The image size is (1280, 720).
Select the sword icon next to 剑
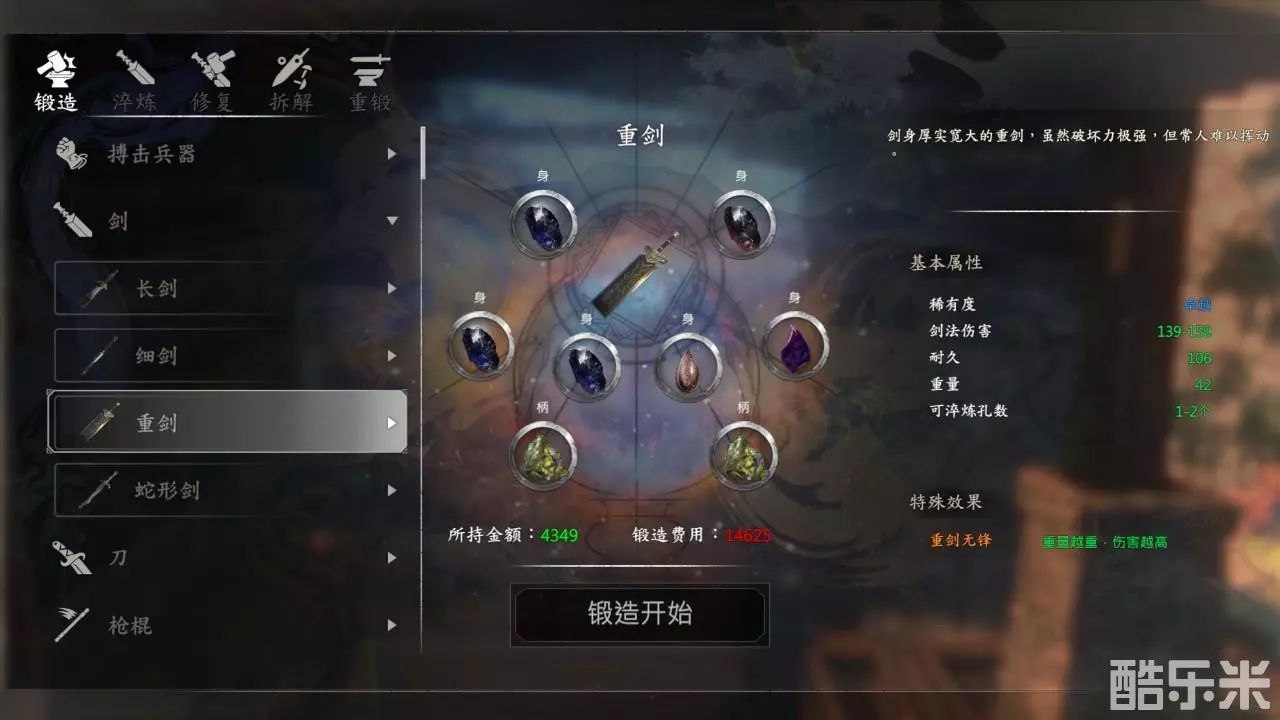click(72, 221)
